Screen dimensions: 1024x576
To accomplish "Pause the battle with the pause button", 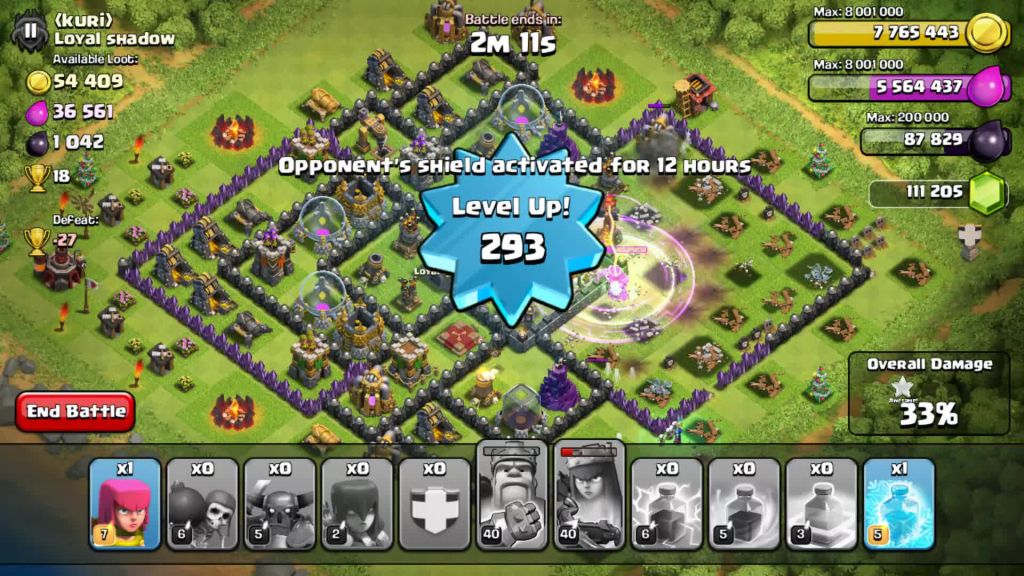I will coord(30,31).
